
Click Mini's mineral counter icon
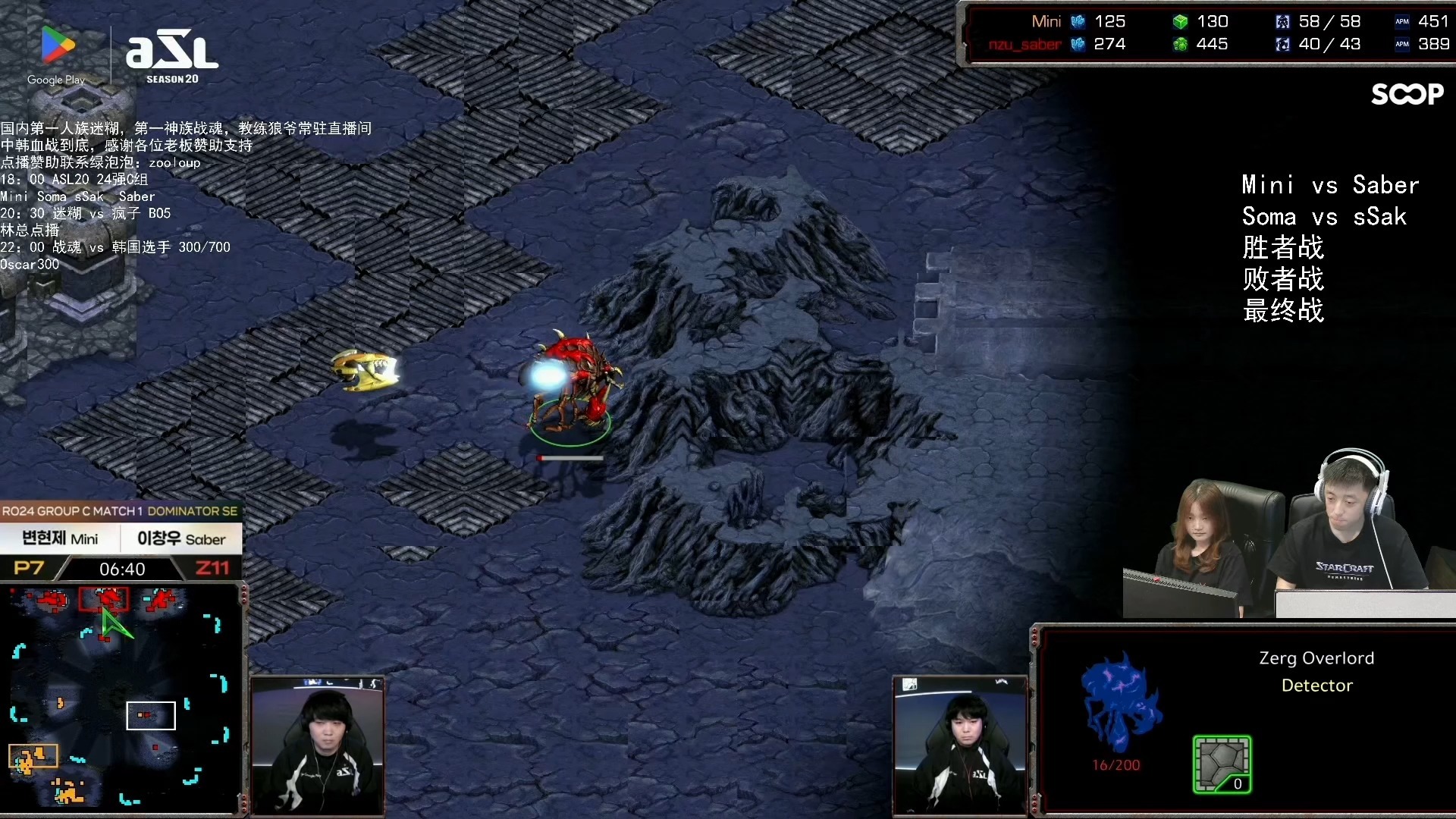pyautogui.click(x=1078, y=21)
